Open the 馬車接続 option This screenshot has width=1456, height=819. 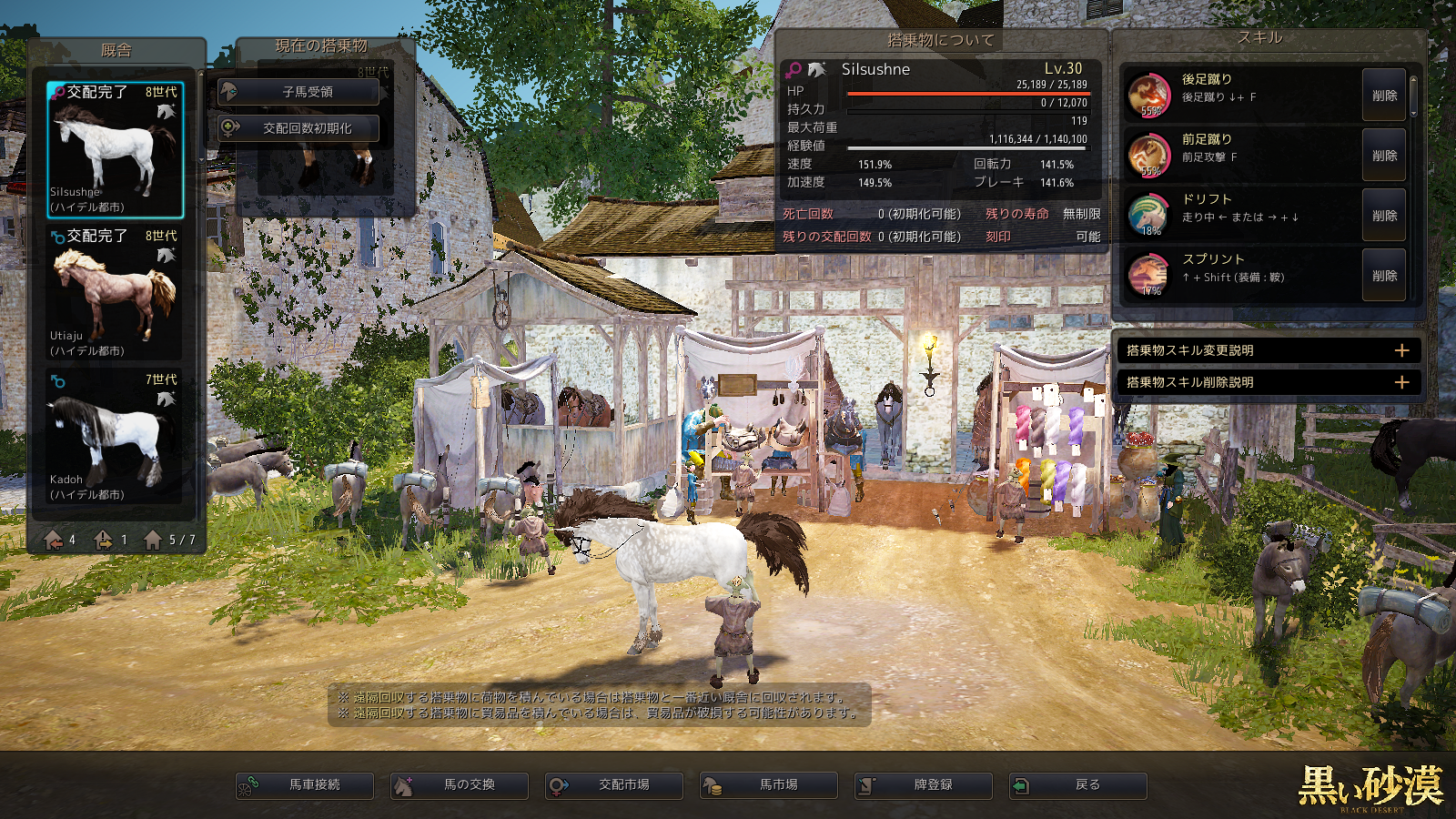pyautogui.click(x=305, y=784)
